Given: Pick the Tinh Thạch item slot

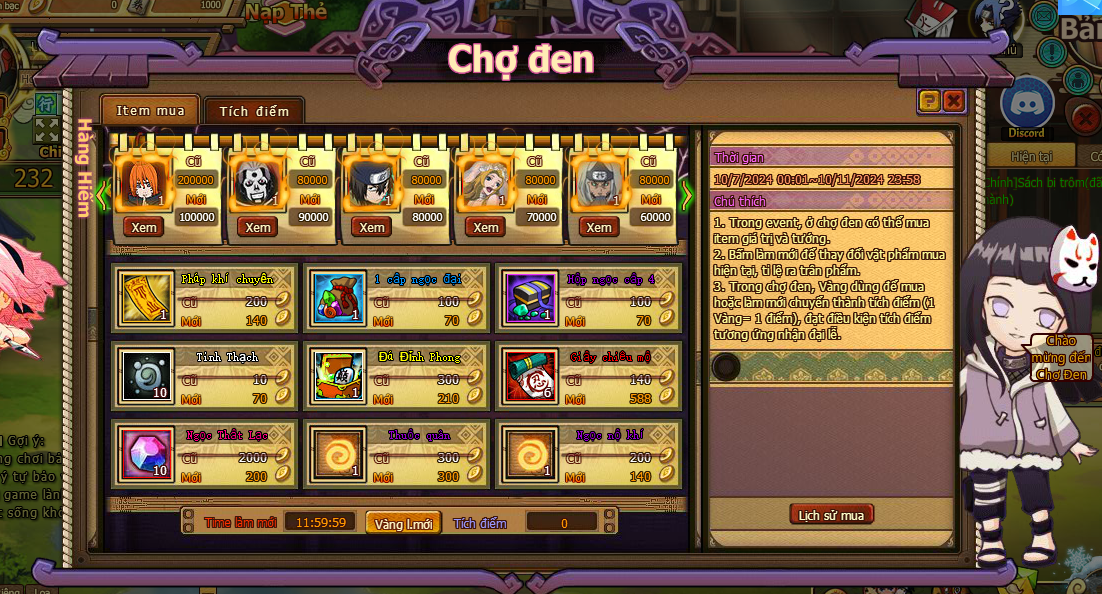Looking at the screenshot, I should 143,375.
